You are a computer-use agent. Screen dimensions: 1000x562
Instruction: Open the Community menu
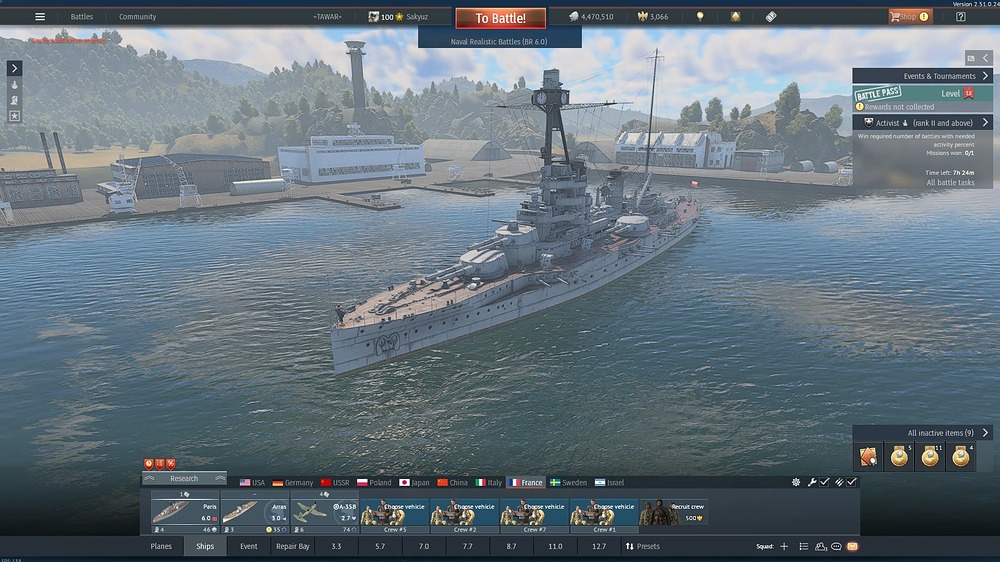[138, 17]
